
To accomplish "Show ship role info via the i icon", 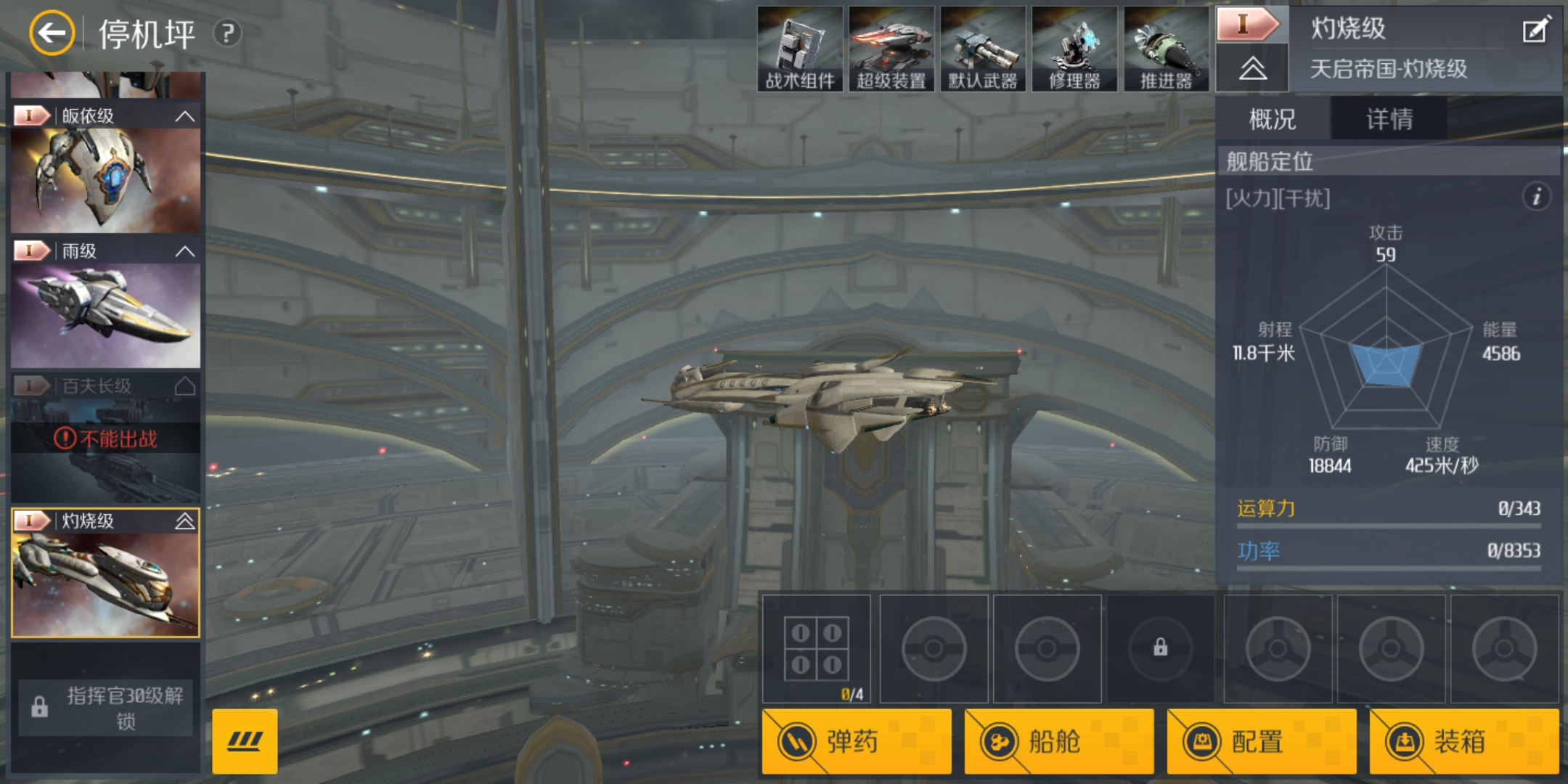I will pyautogui.click(x=1536, y=197).
